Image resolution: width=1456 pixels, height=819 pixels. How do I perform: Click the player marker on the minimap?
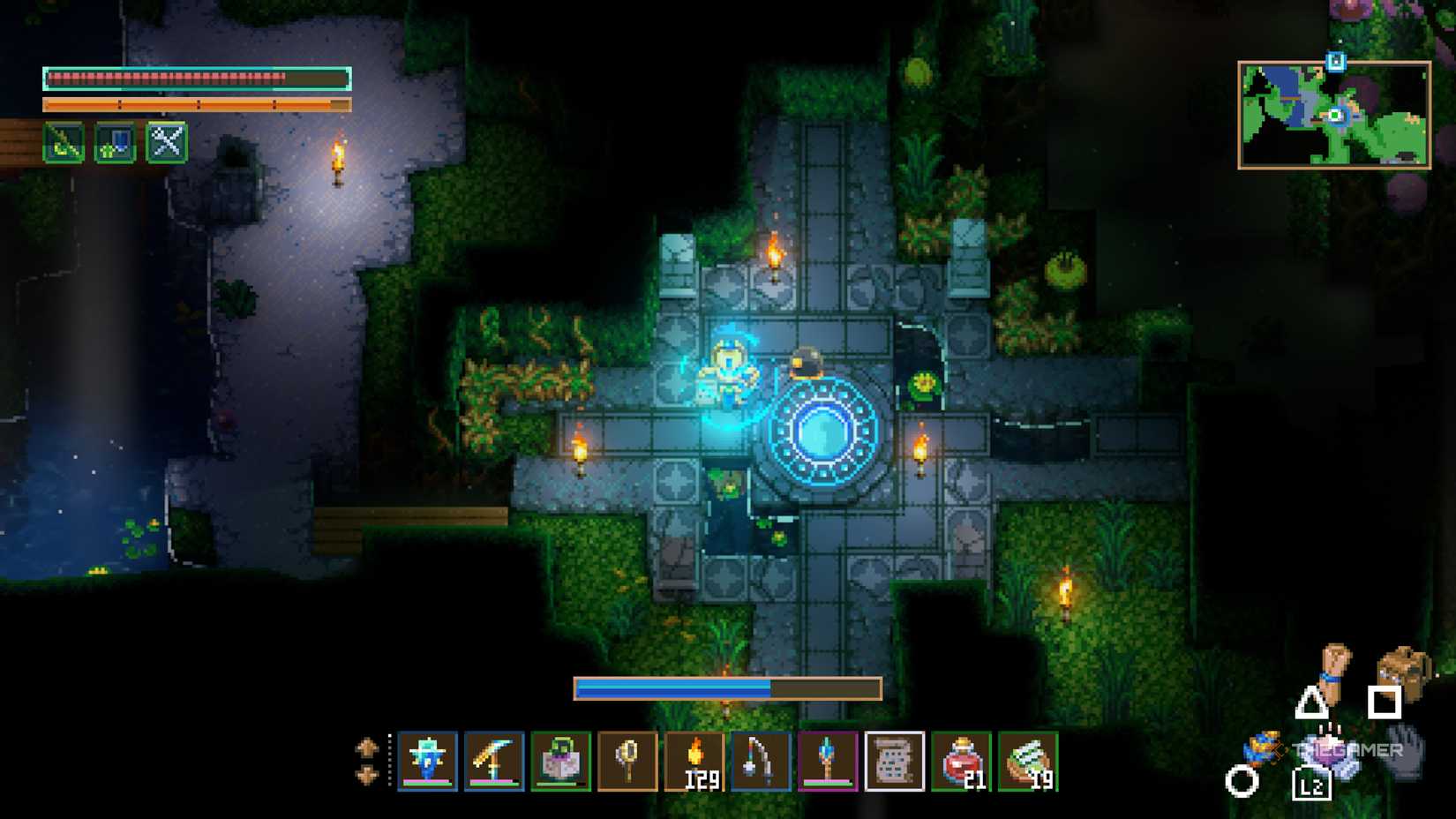1333,116
